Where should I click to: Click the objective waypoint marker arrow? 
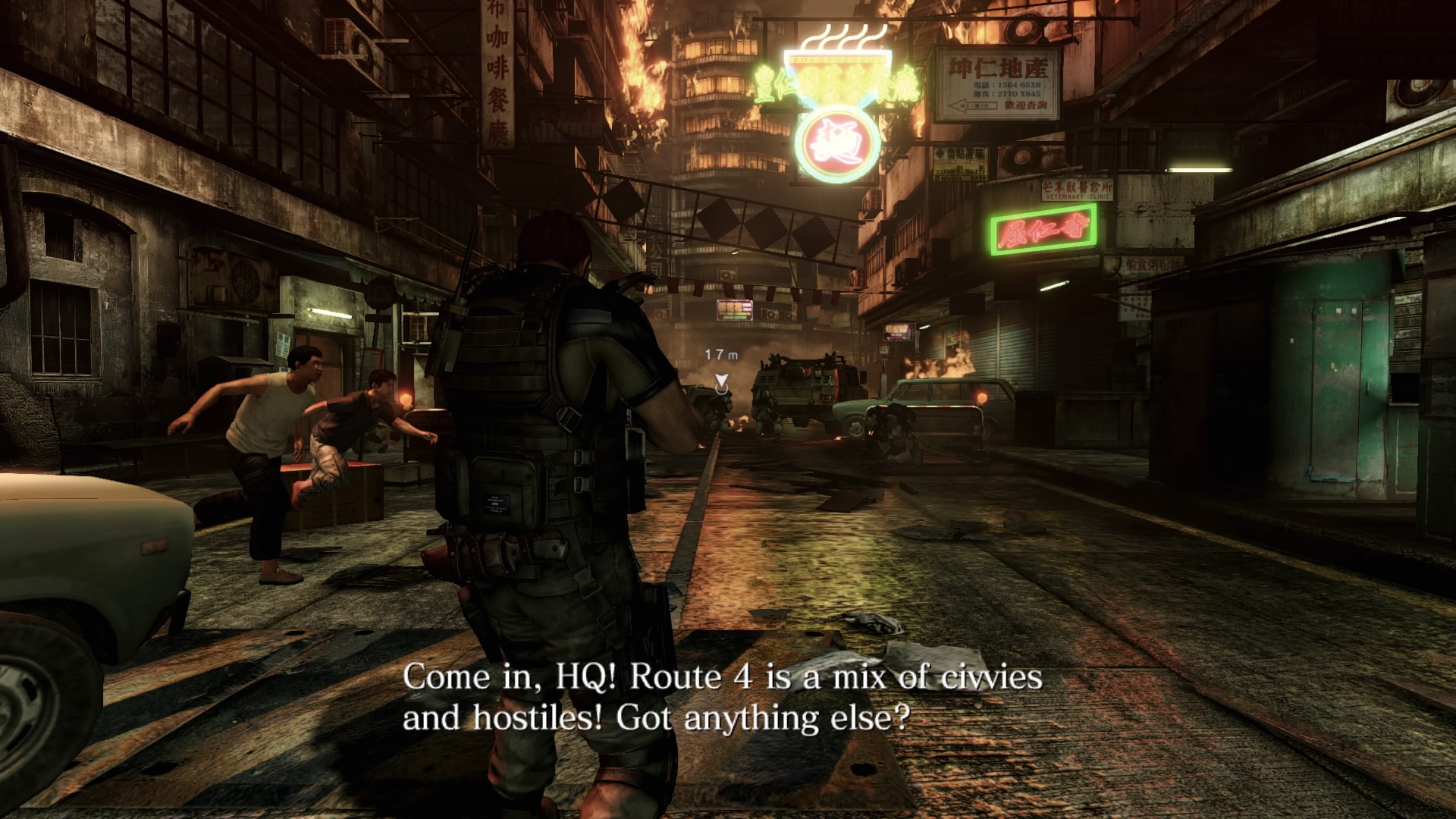point(721,381)
